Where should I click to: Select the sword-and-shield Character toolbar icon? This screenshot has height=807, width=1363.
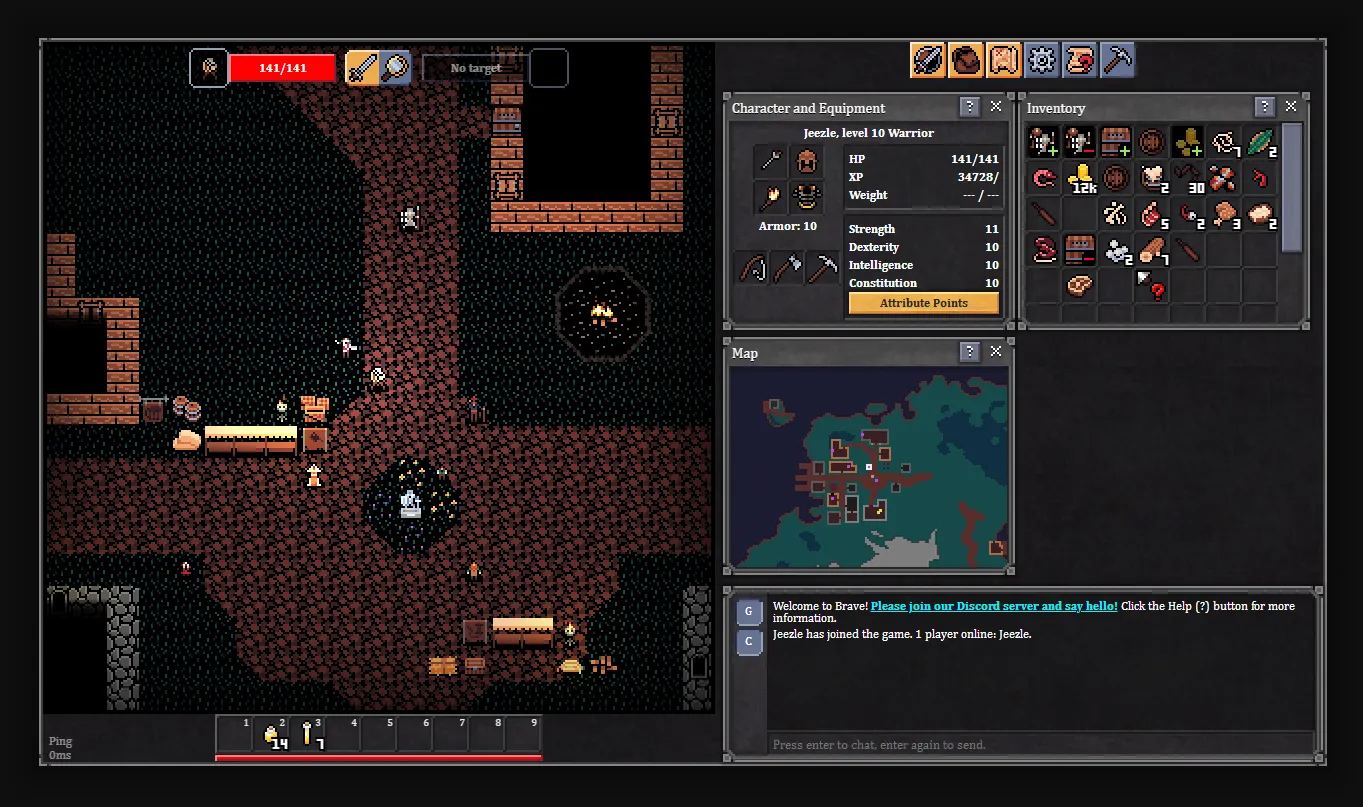coord(926,59)
